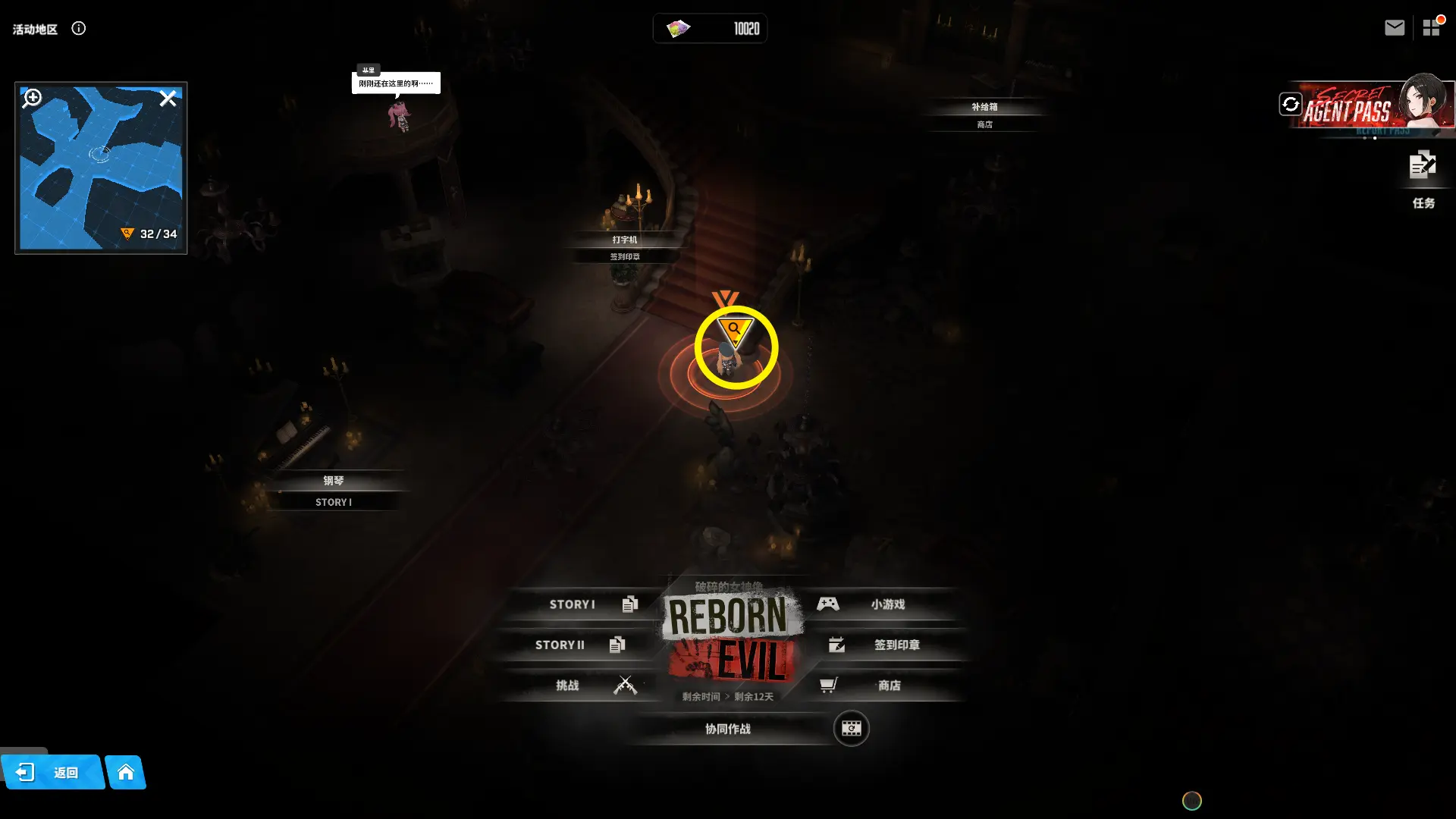Open the four-square grid menu icon

[x=1431, y=28]
